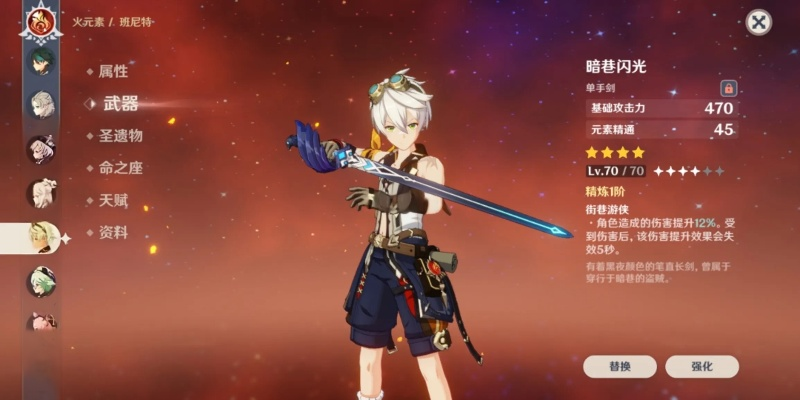Switch to the 圣遗物 artifacts tab
This screenshot has width=800, height=400.
pyautogui.click(x=120, y=136)
